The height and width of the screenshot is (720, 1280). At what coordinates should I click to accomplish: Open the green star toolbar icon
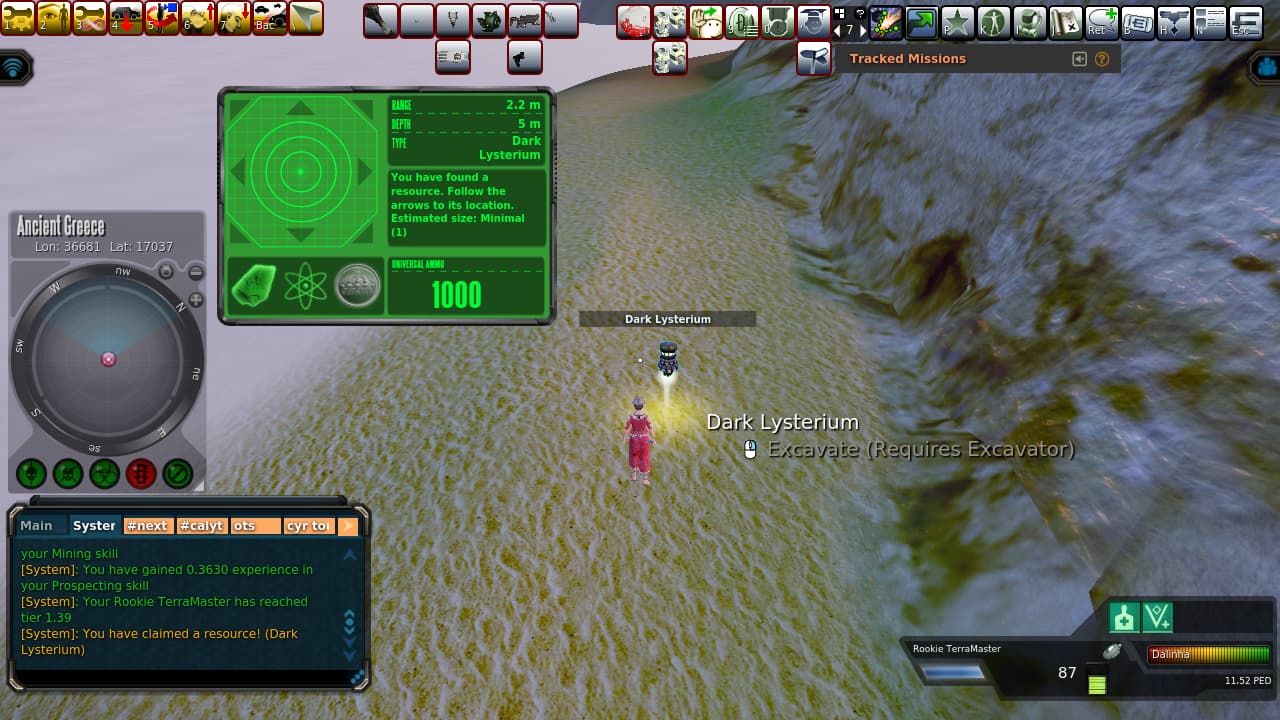point(957,21)
